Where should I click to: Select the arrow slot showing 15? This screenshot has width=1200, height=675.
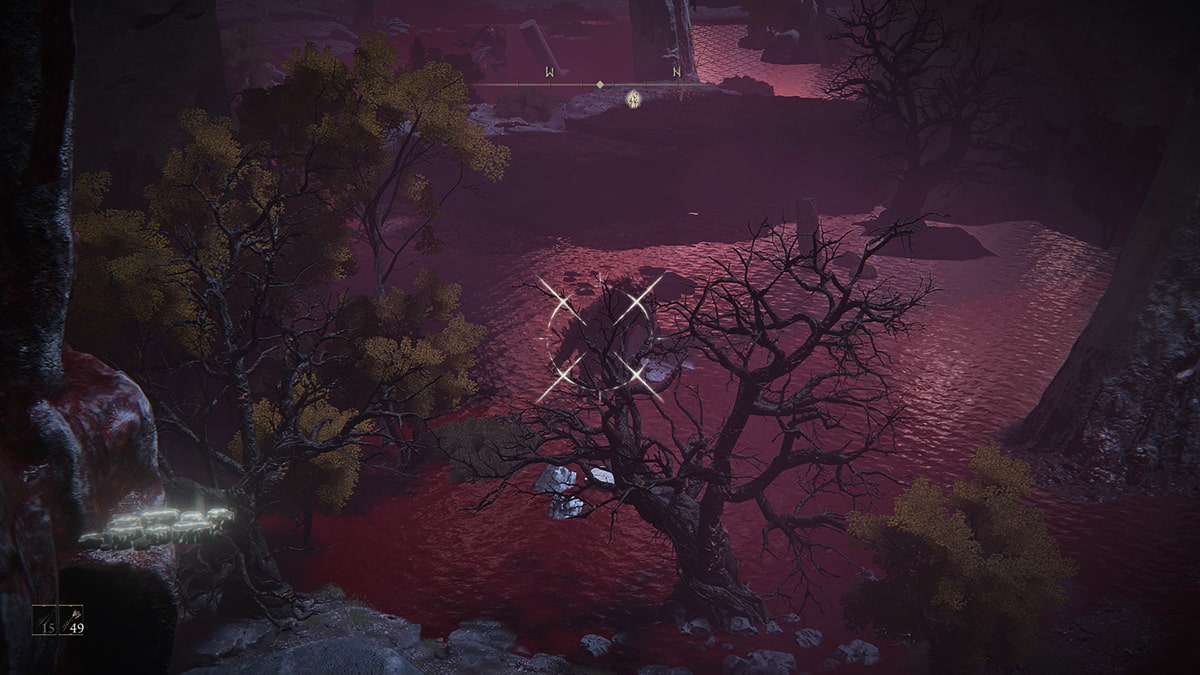pyautogui.click(x=45, y=620)
